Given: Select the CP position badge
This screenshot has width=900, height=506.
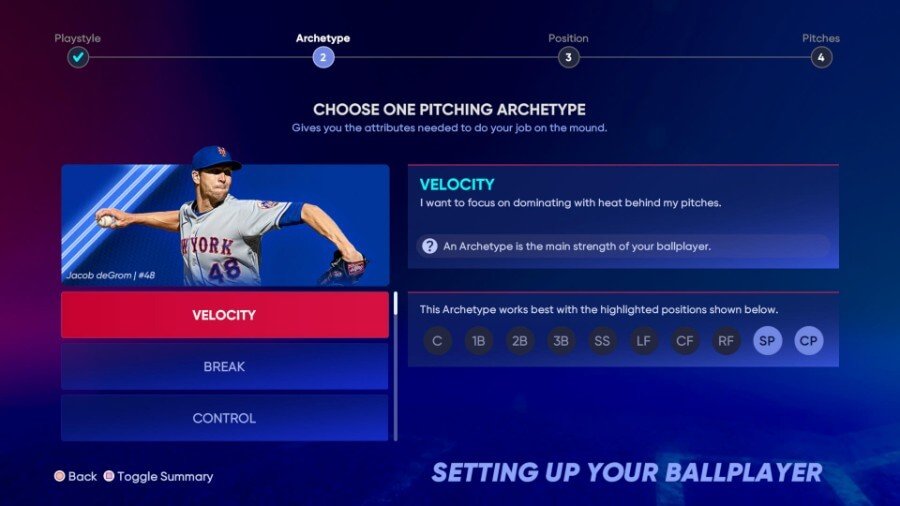Looking at the screenshot, I should coord(809,341).
